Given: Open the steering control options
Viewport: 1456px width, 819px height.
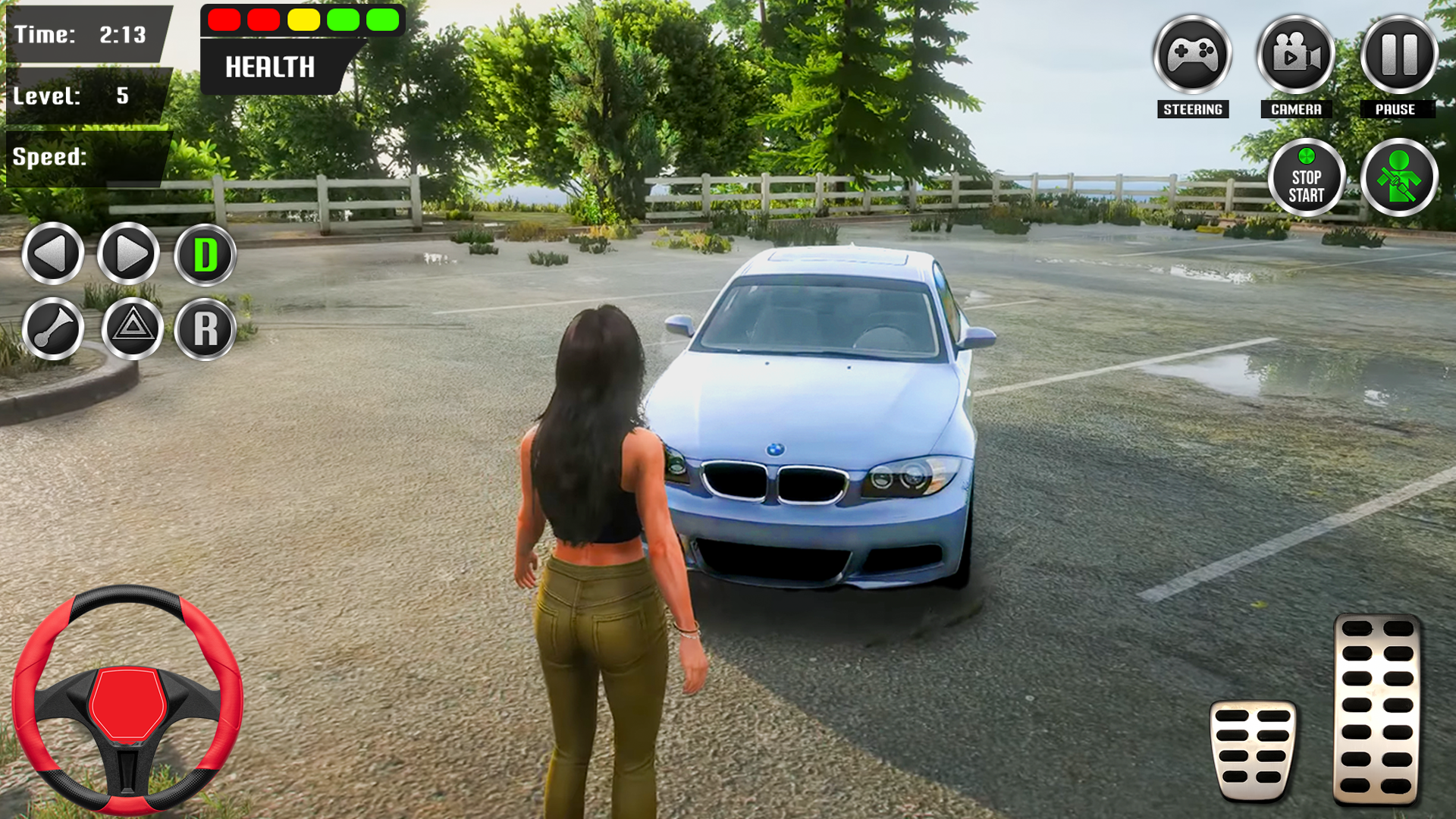Looking at the screenshot, I should click(1192, 53).
